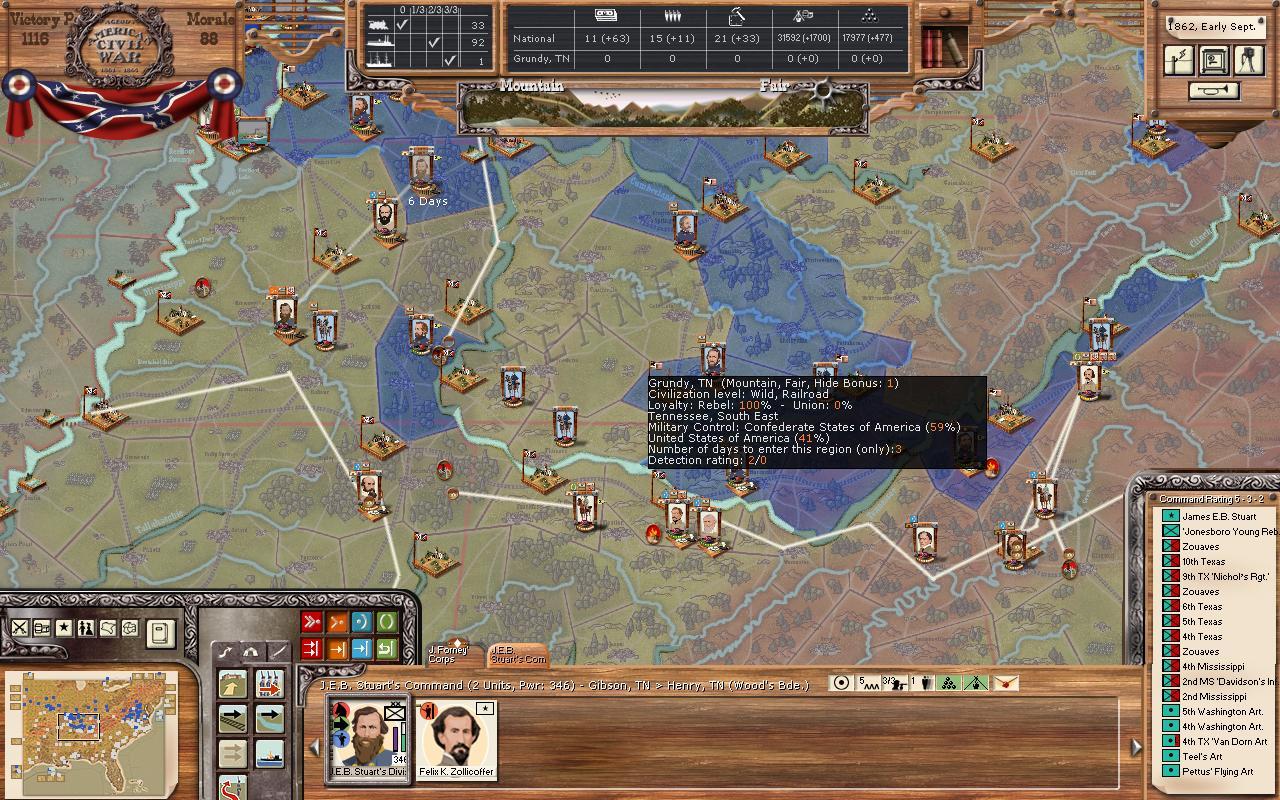The width and height of the screenshot is (1280, 800).
Task: Choose the green passive posture button
Action: click(x=386, y=622)
